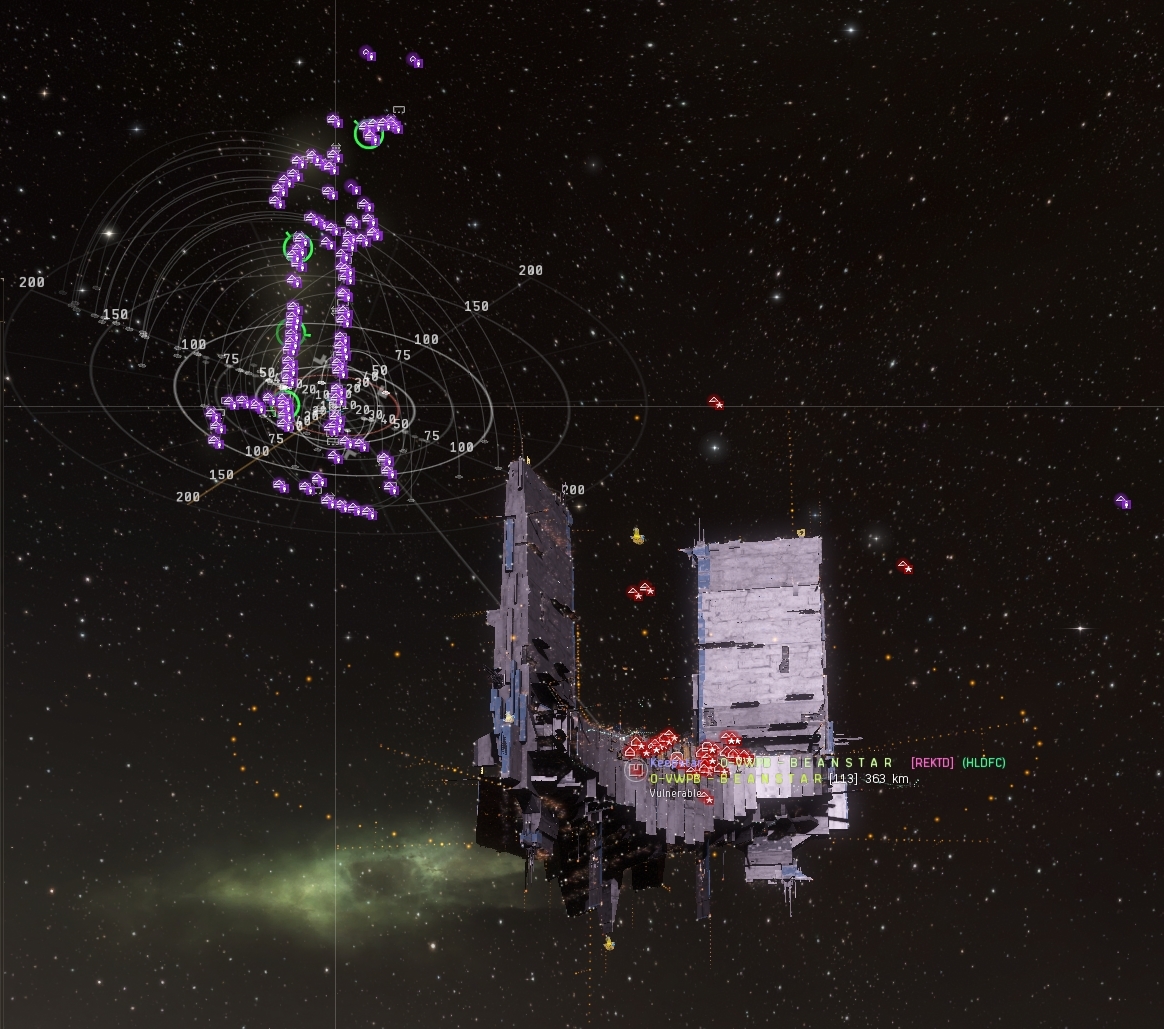Click the O-VWPB BEANSTAR structure label
Screen dimensions: 1164x1029
pos(737,778)
